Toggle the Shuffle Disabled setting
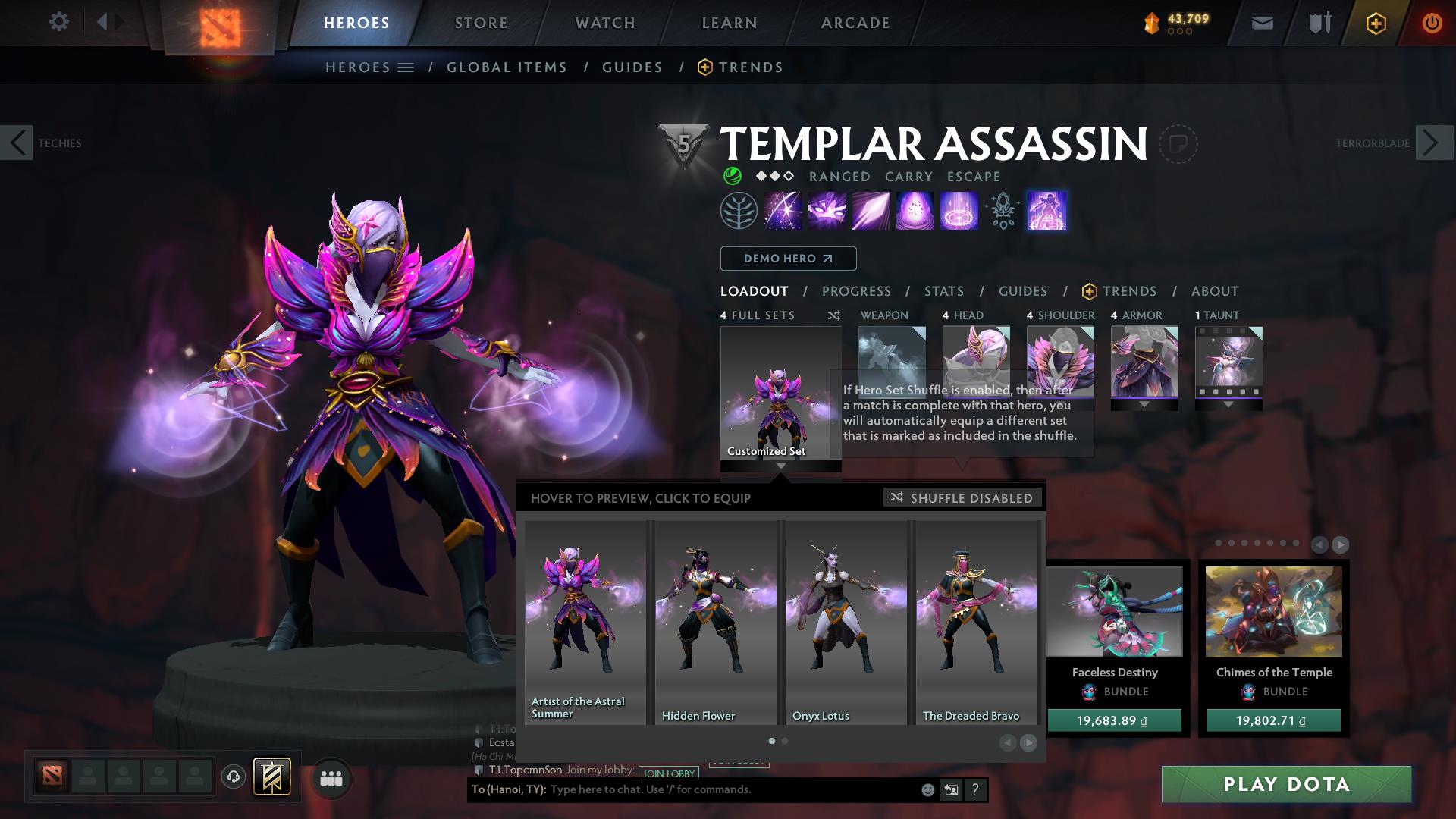 (962, 498)
